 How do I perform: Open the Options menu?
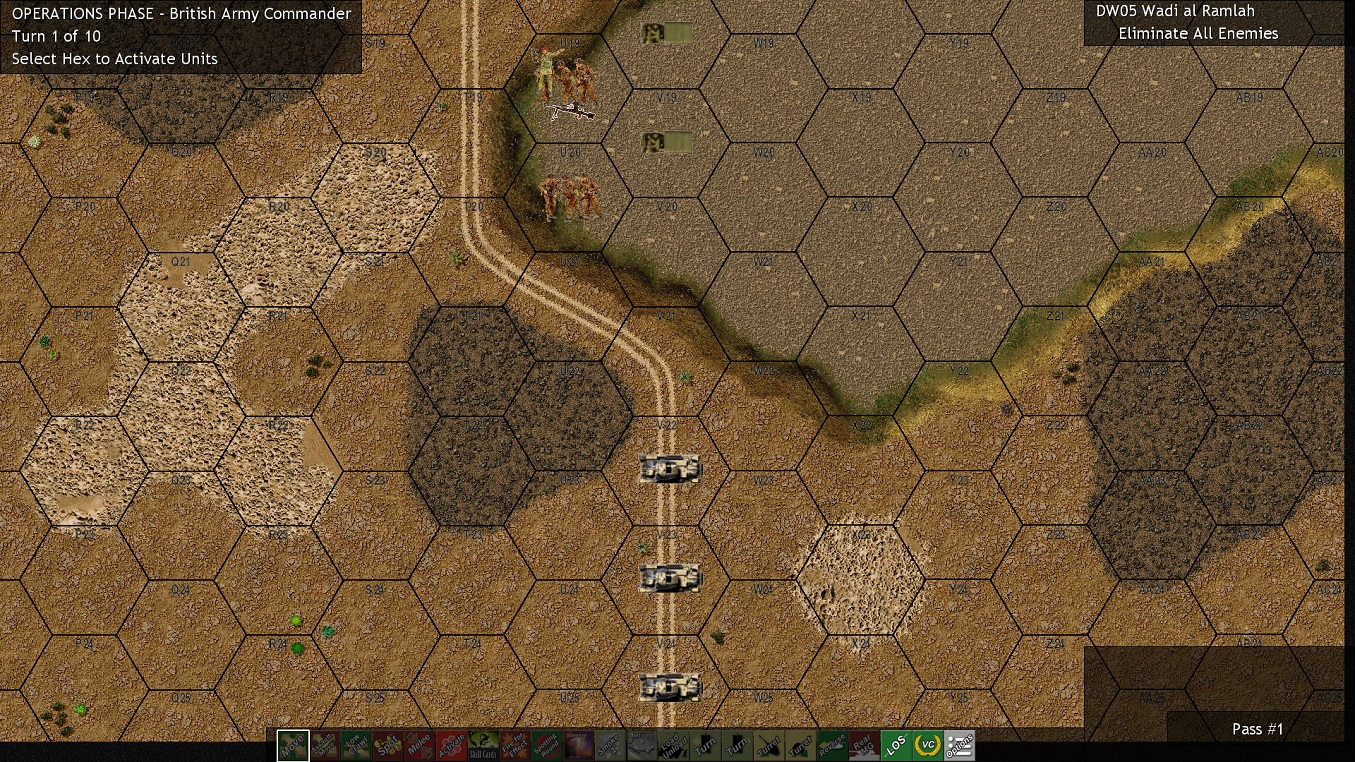point(963,745)
